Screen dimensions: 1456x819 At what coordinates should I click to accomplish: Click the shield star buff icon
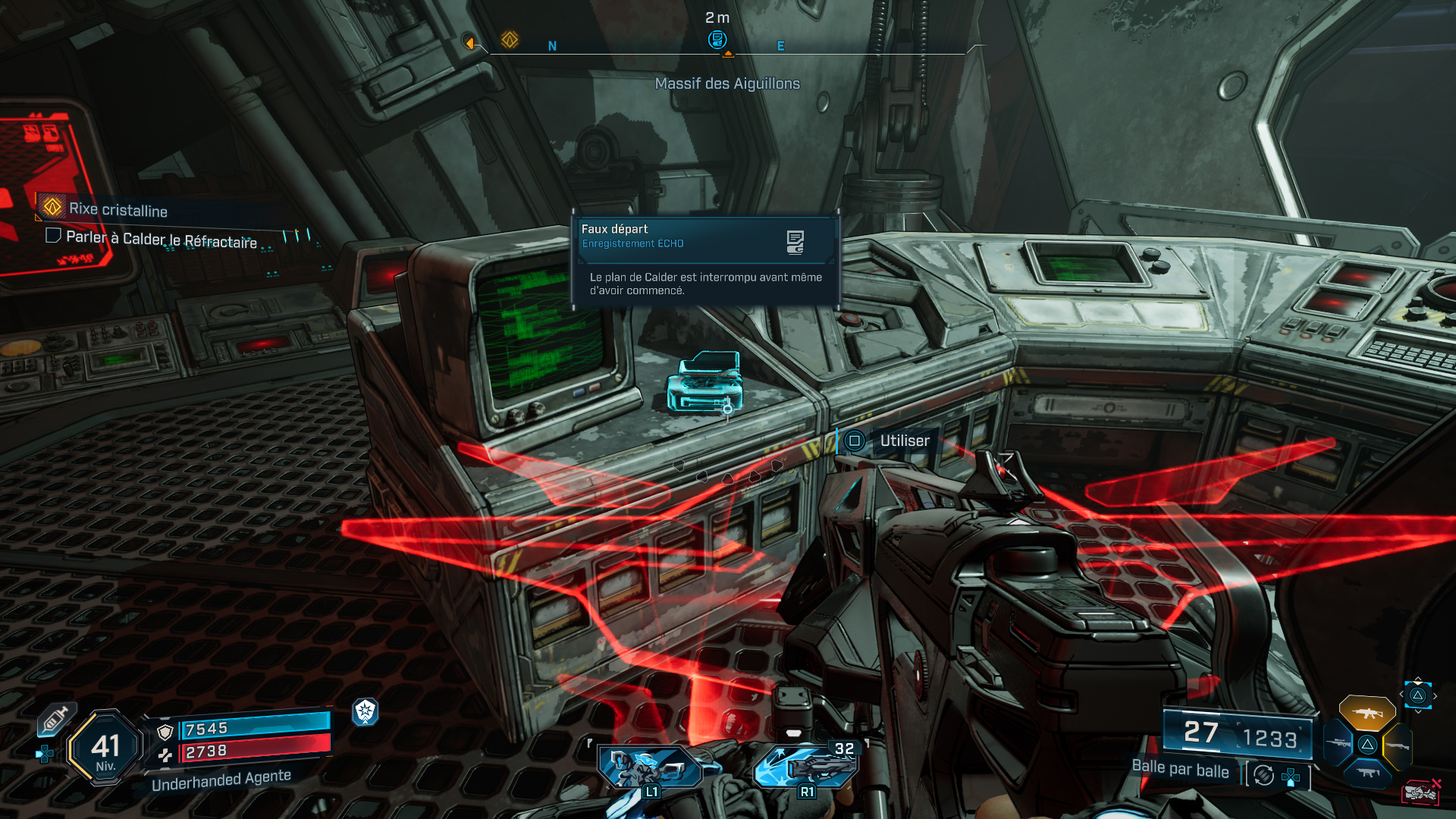[366, 711]
